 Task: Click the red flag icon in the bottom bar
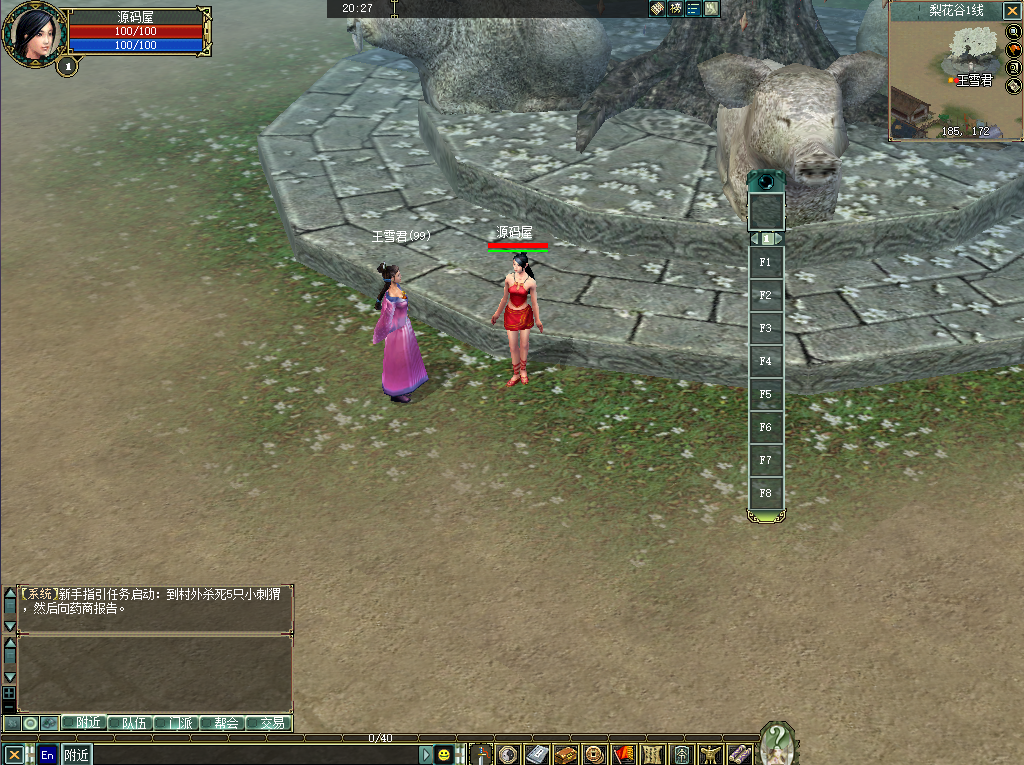[x=623, y=754]
